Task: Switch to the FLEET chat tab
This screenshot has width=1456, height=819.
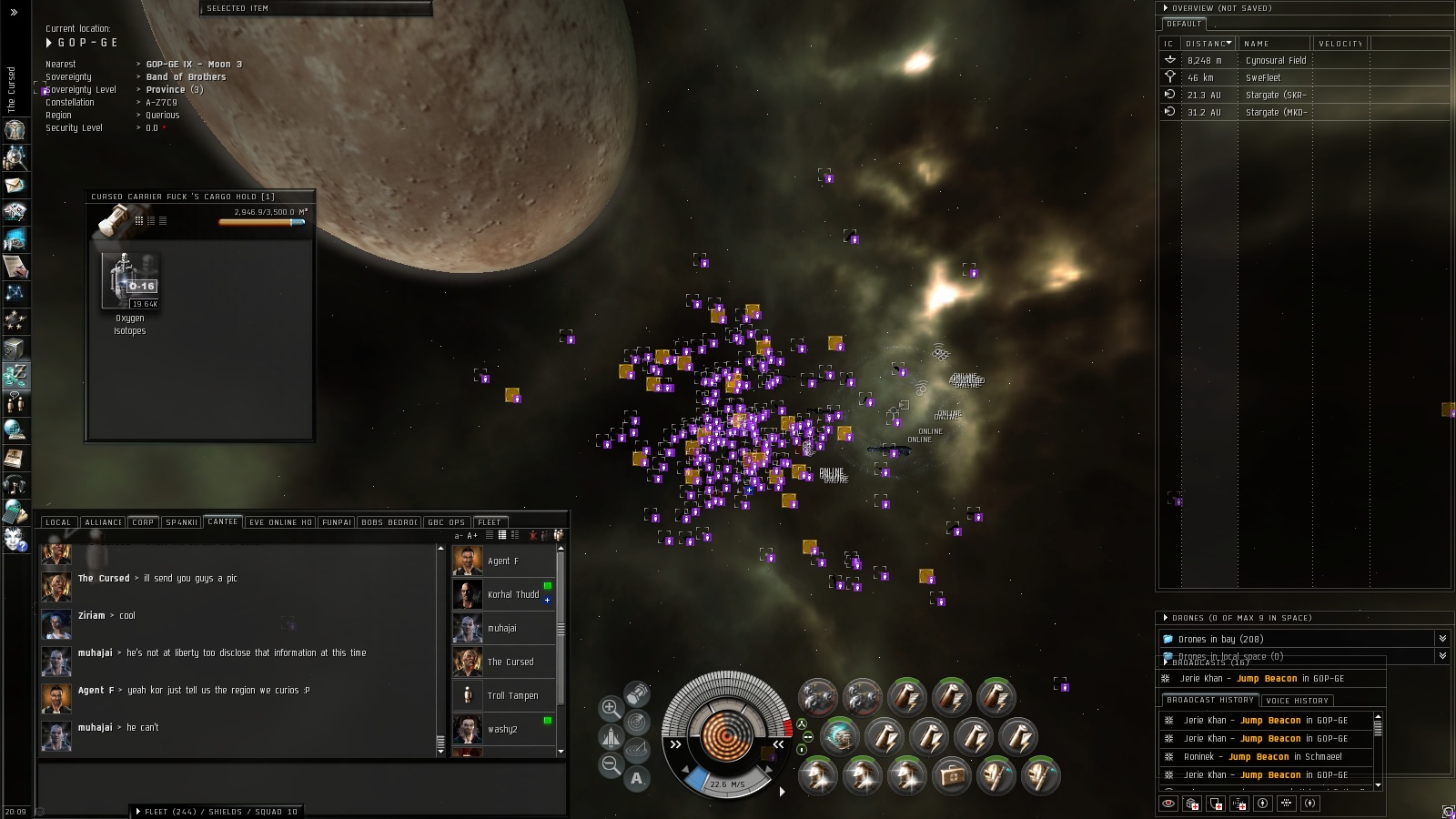Action: point(490,522)
